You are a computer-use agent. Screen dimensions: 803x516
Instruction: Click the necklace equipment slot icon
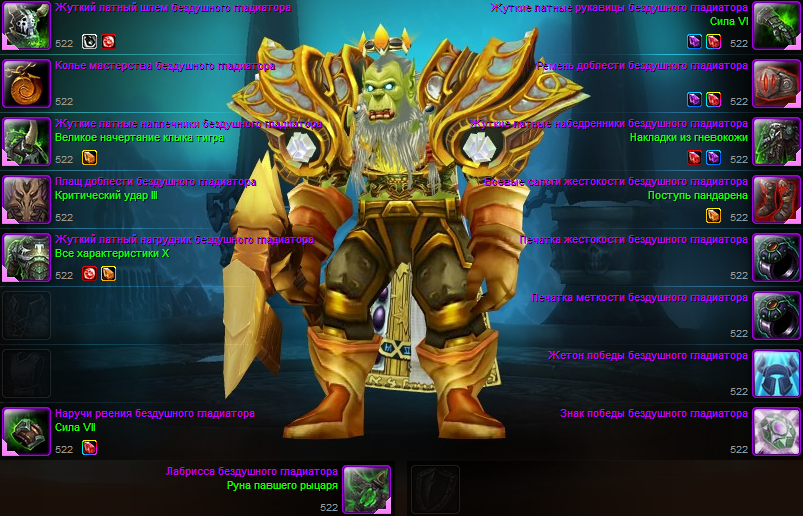[26, 84]
